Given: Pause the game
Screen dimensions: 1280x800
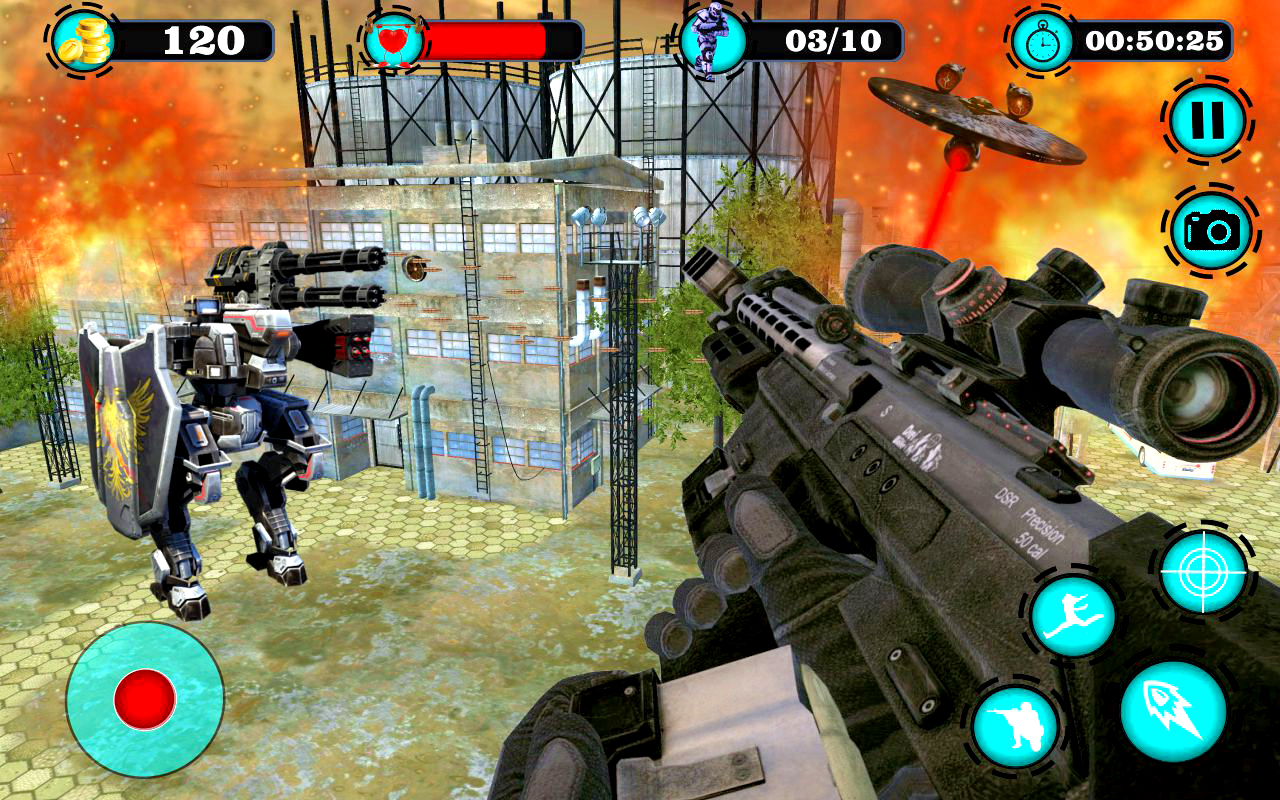Looking at the screenshot, I should tap(1207, 121).
